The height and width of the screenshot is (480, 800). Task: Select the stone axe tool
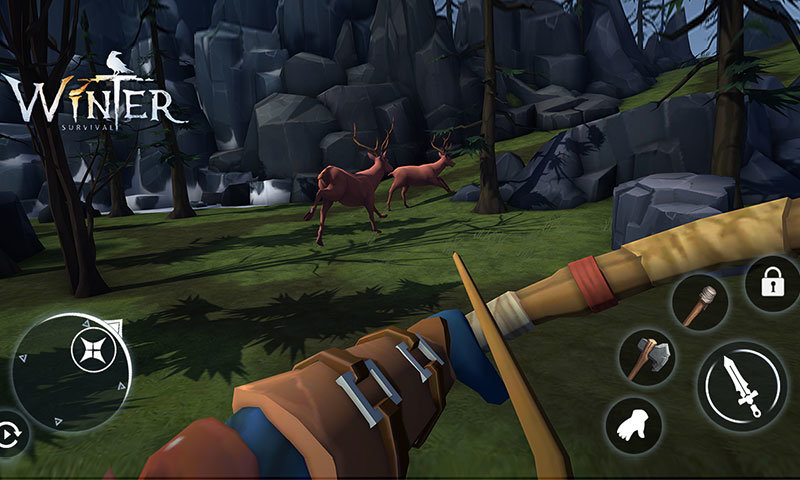(647, 358)
